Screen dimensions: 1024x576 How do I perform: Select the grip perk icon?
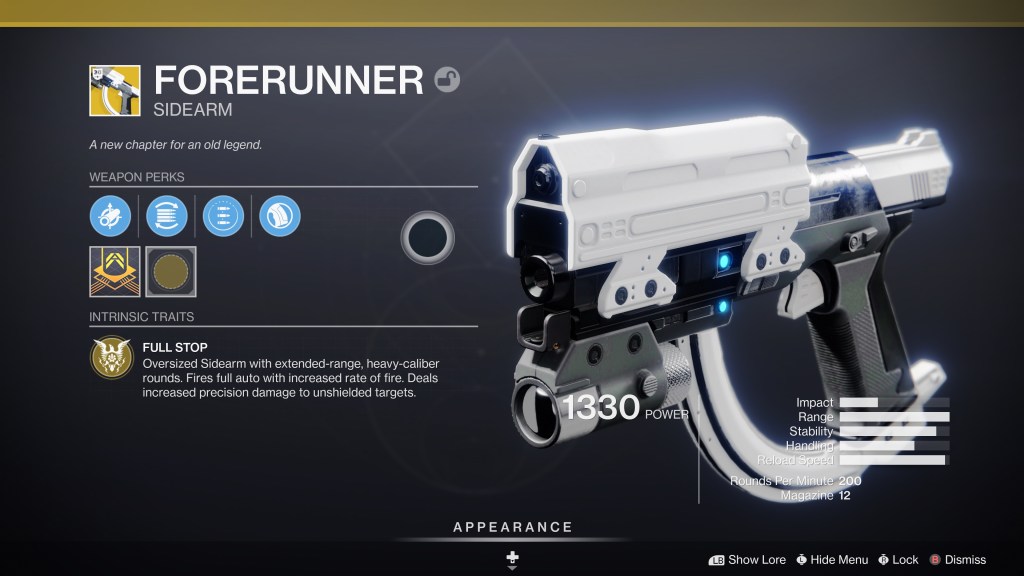point(280,215)
